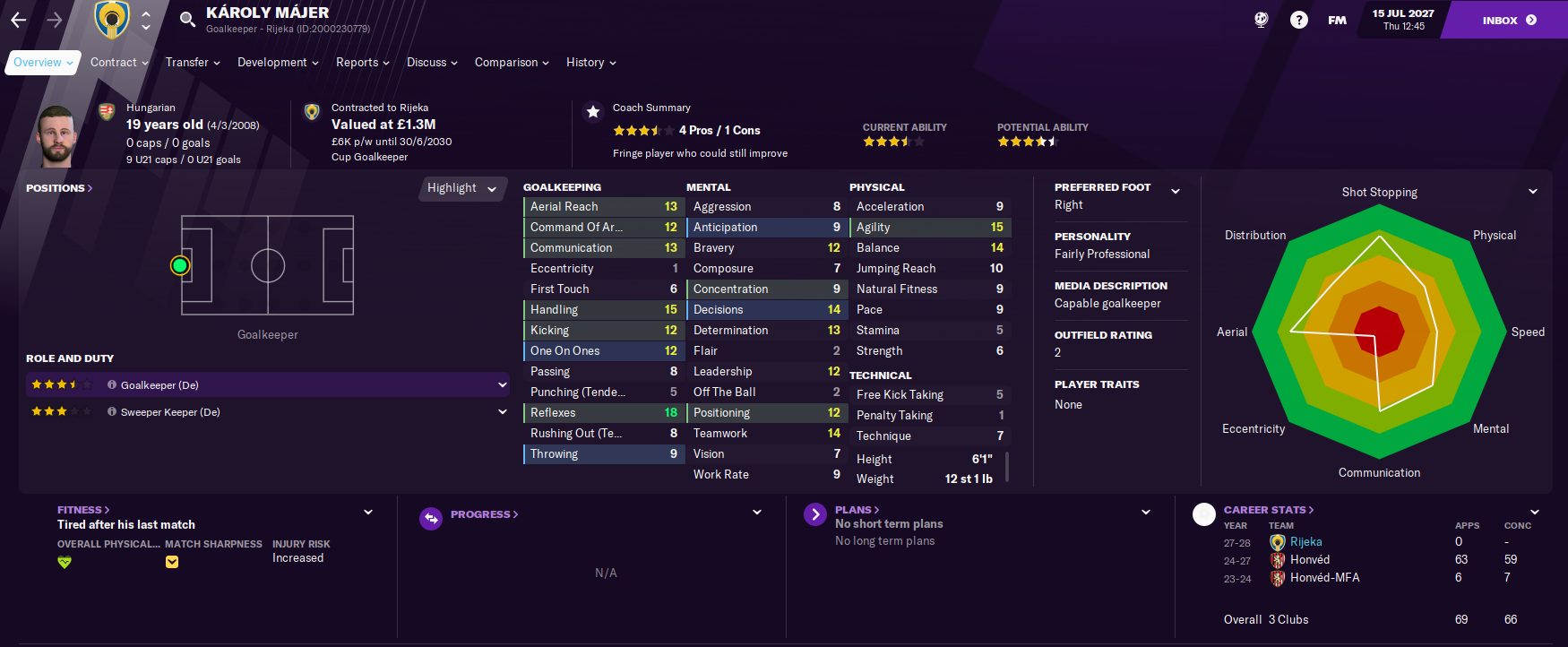The image size is (1568, 647).
Task: Open the Reports menu
Action: (x=362, y=63)
